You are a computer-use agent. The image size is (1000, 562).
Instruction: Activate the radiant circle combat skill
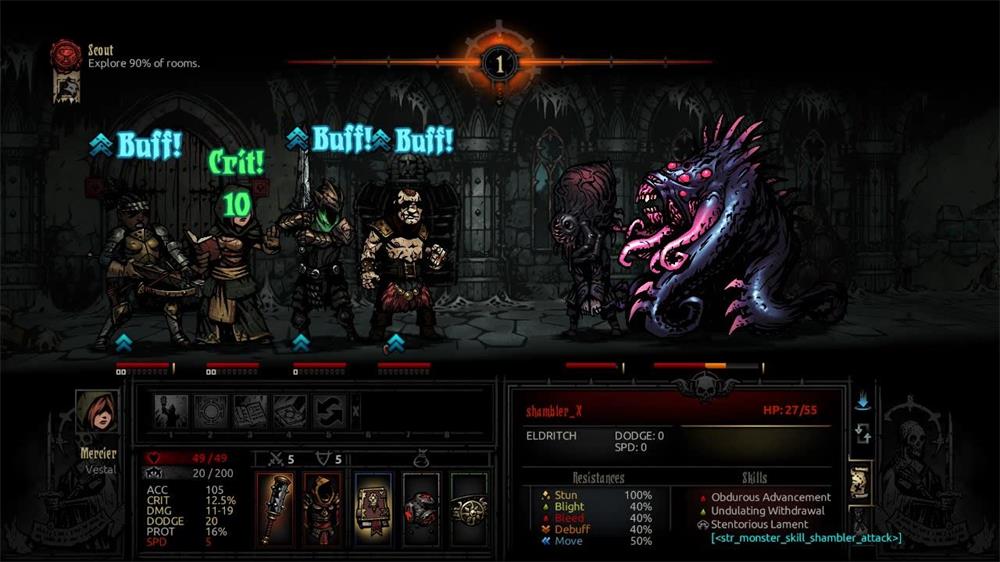(x=212, y=410)
